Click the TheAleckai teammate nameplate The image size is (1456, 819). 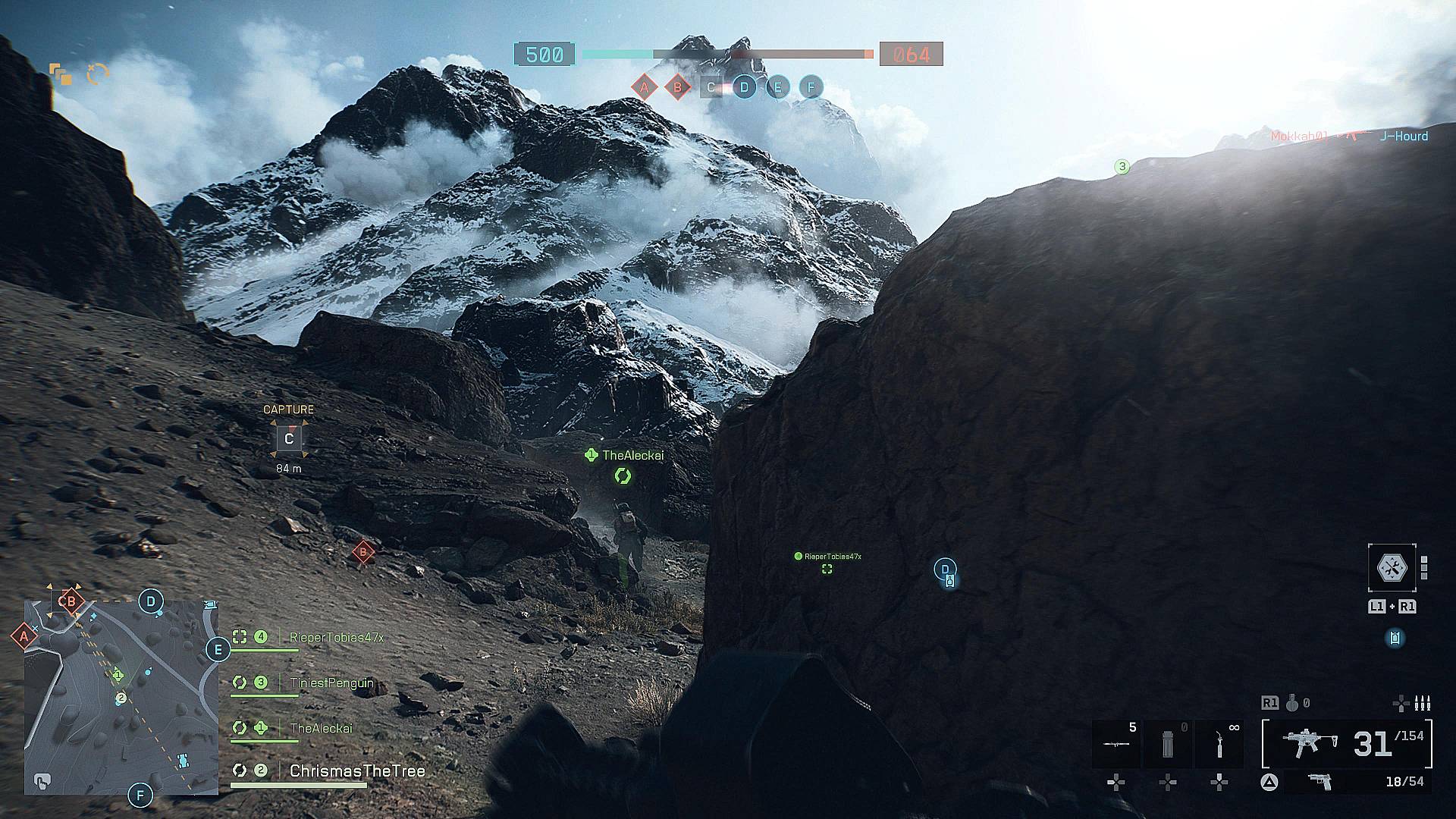point(632,455)
